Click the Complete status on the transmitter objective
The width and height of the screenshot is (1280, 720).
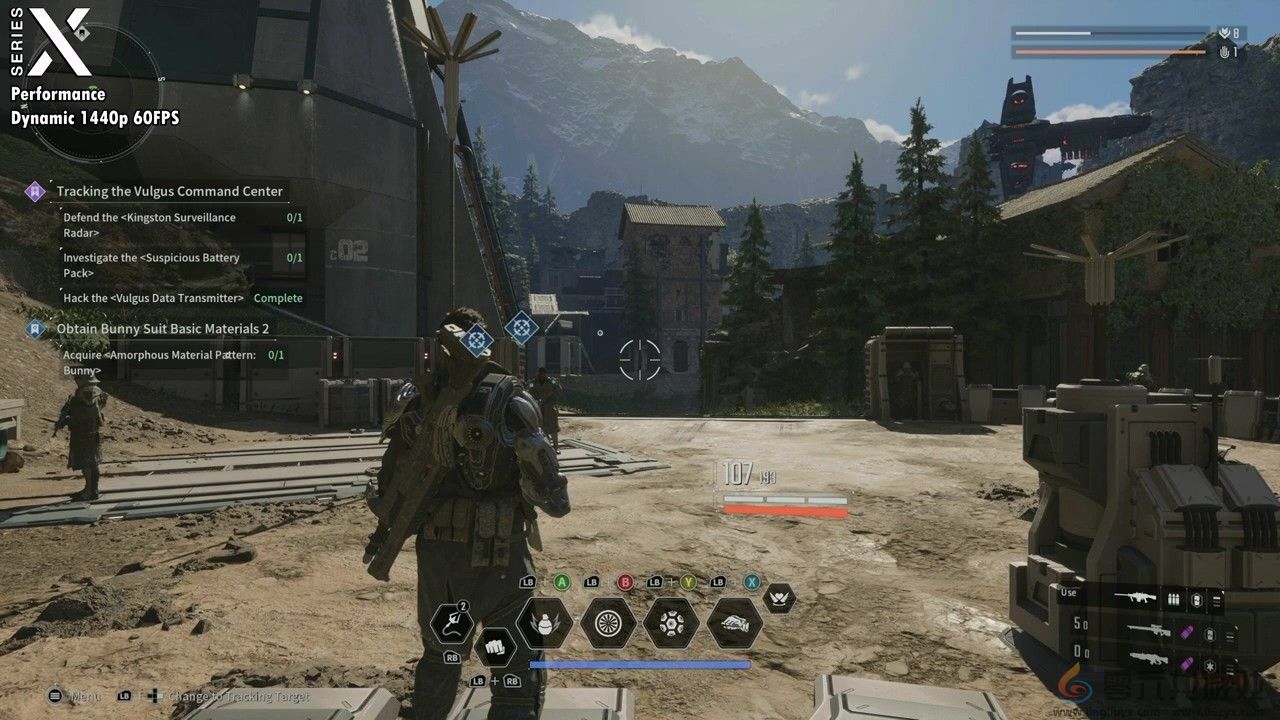[x=278, y=297]
